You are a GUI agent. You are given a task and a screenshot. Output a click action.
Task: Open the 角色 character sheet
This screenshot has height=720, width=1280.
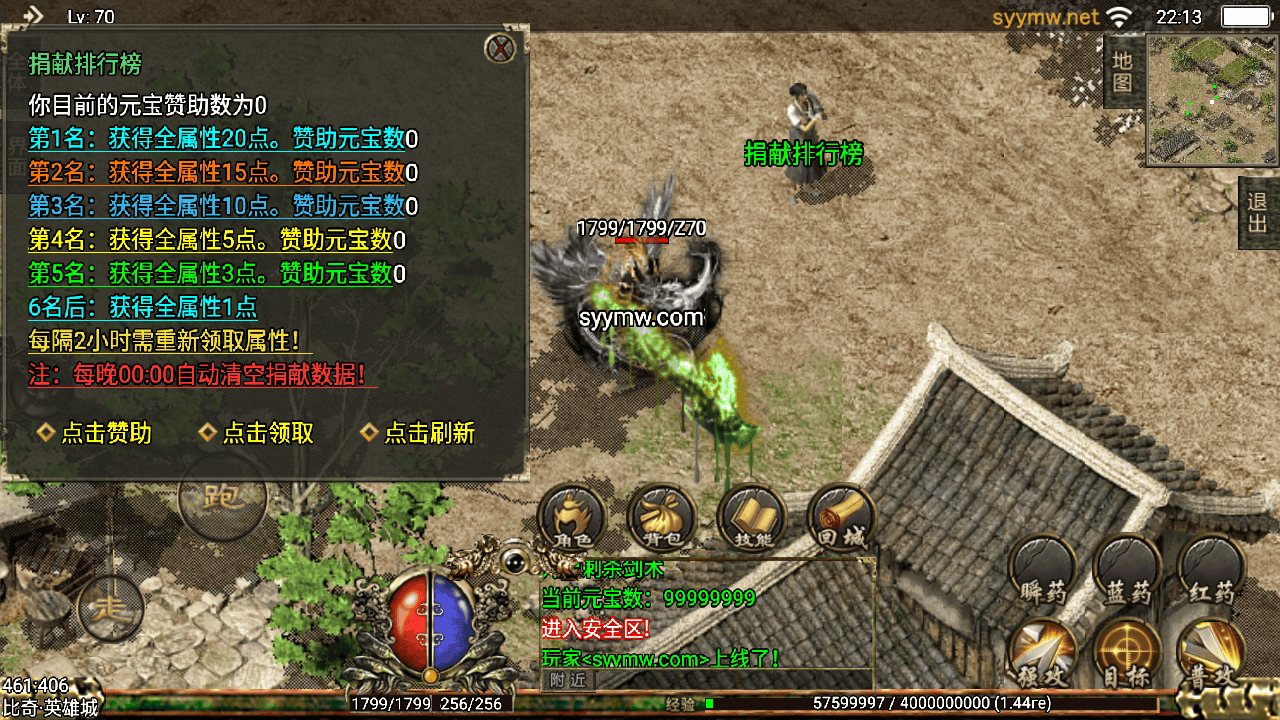click(571, 519)
